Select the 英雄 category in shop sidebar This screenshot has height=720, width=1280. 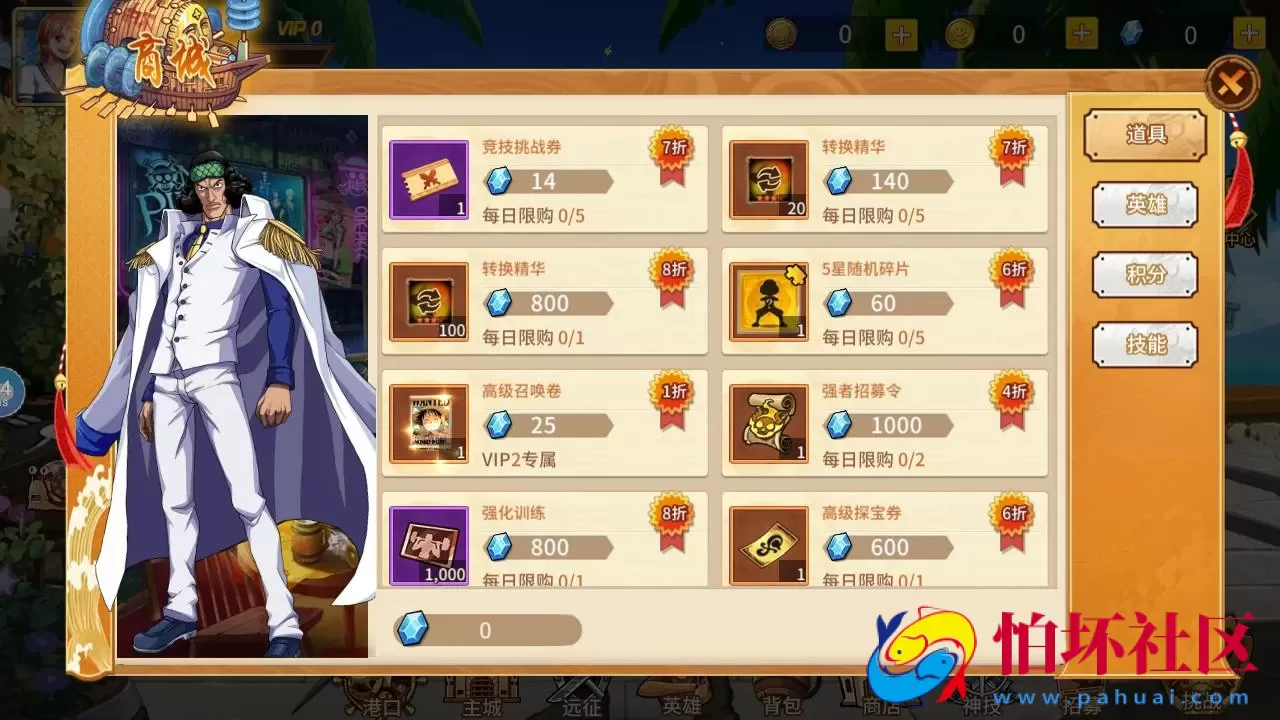(x=1144, y=204)
